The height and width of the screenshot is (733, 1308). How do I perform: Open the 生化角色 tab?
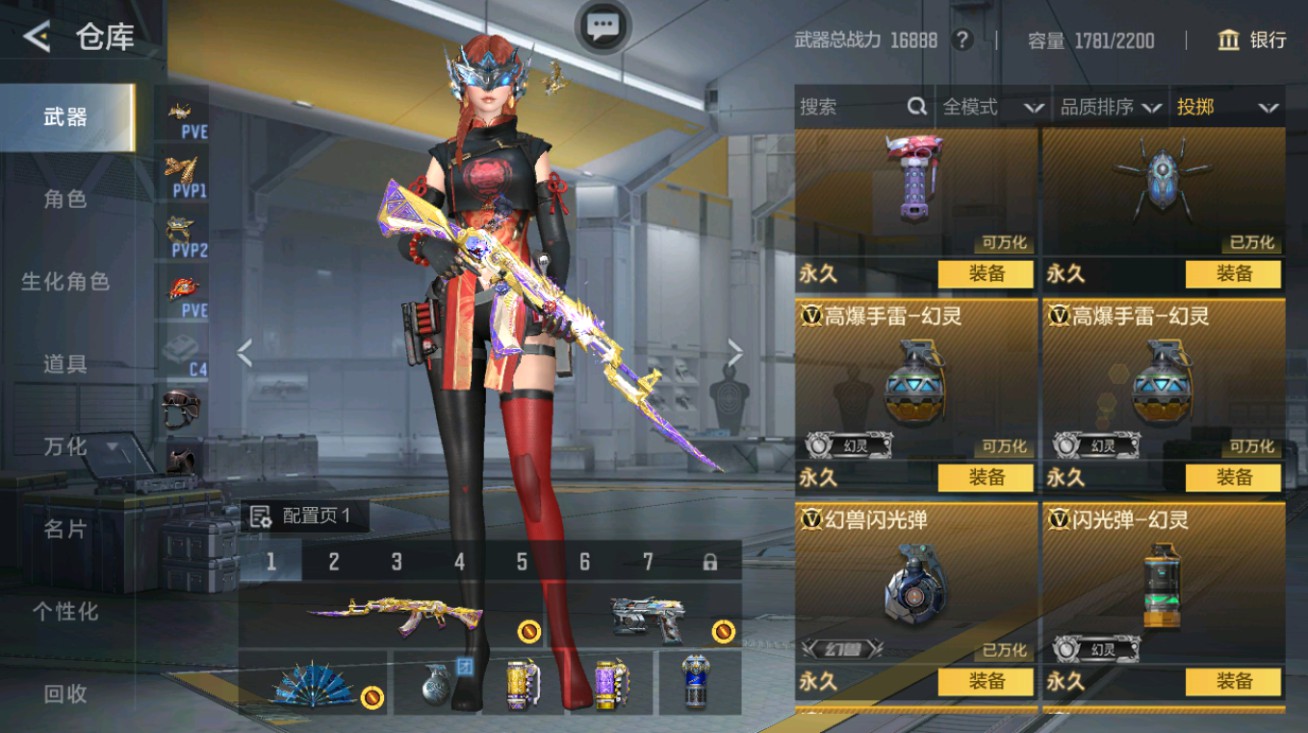tap(66, 282)
